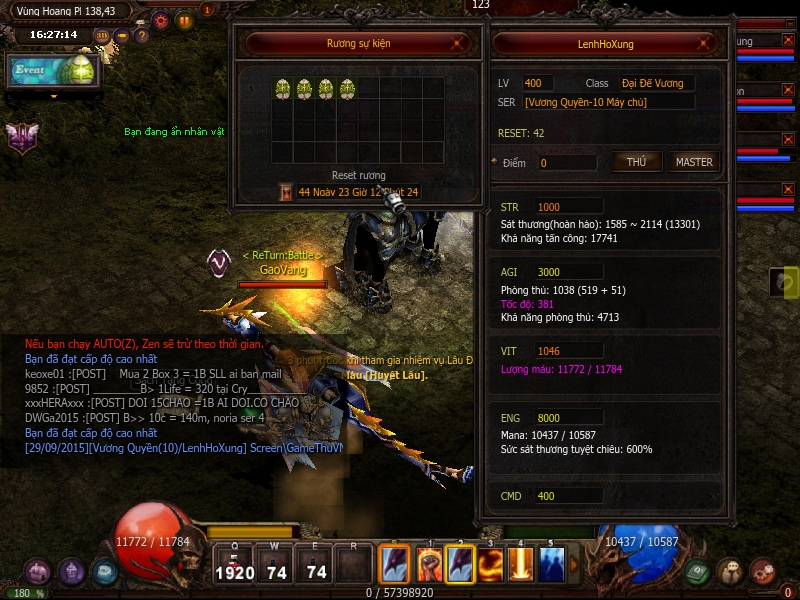Open the Event egg banner
The width and height of the screenshot is (800, 600).
click(x=54, y=70)
